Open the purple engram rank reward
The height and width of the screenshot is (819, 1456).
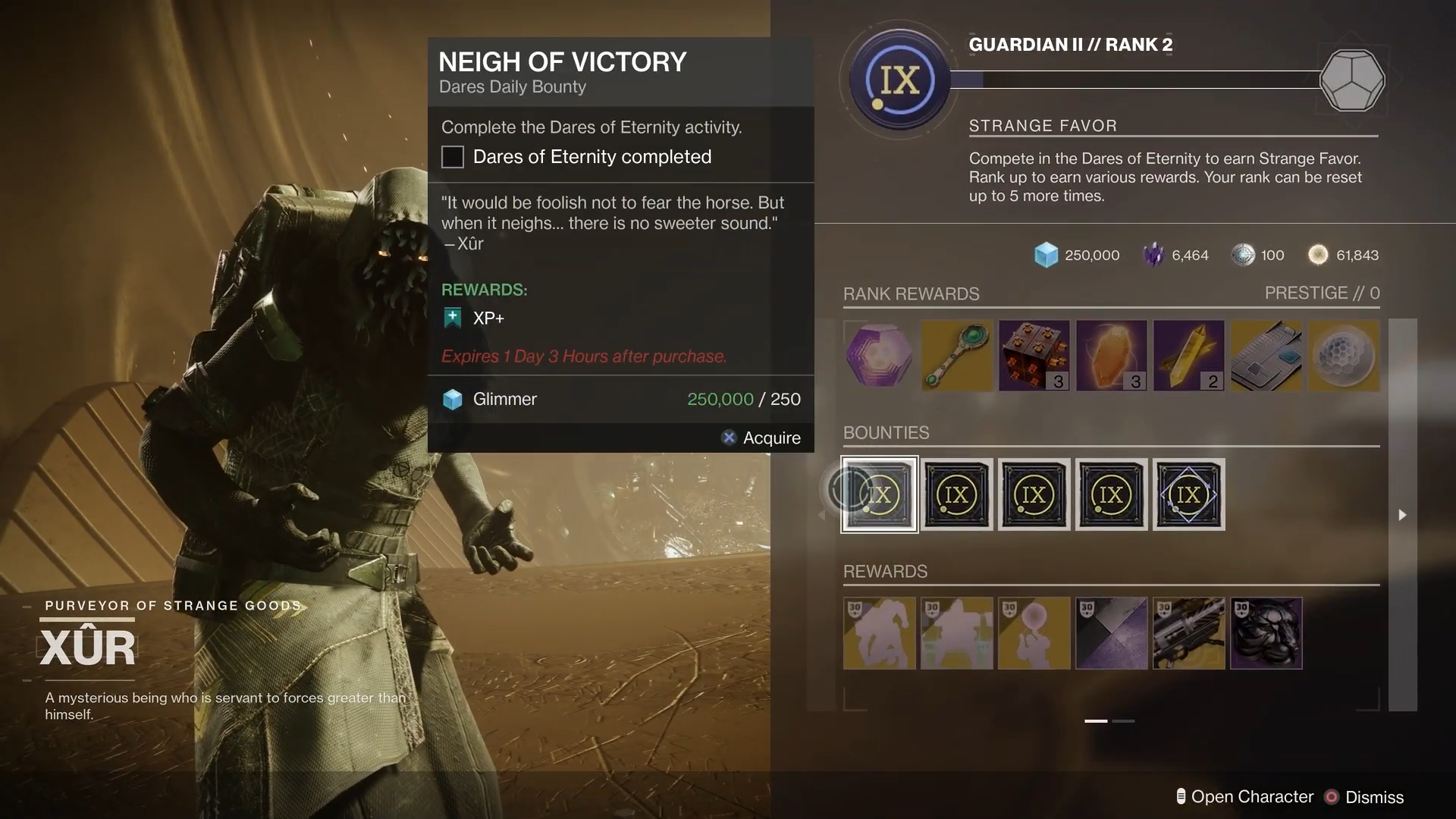click(880, 356)
